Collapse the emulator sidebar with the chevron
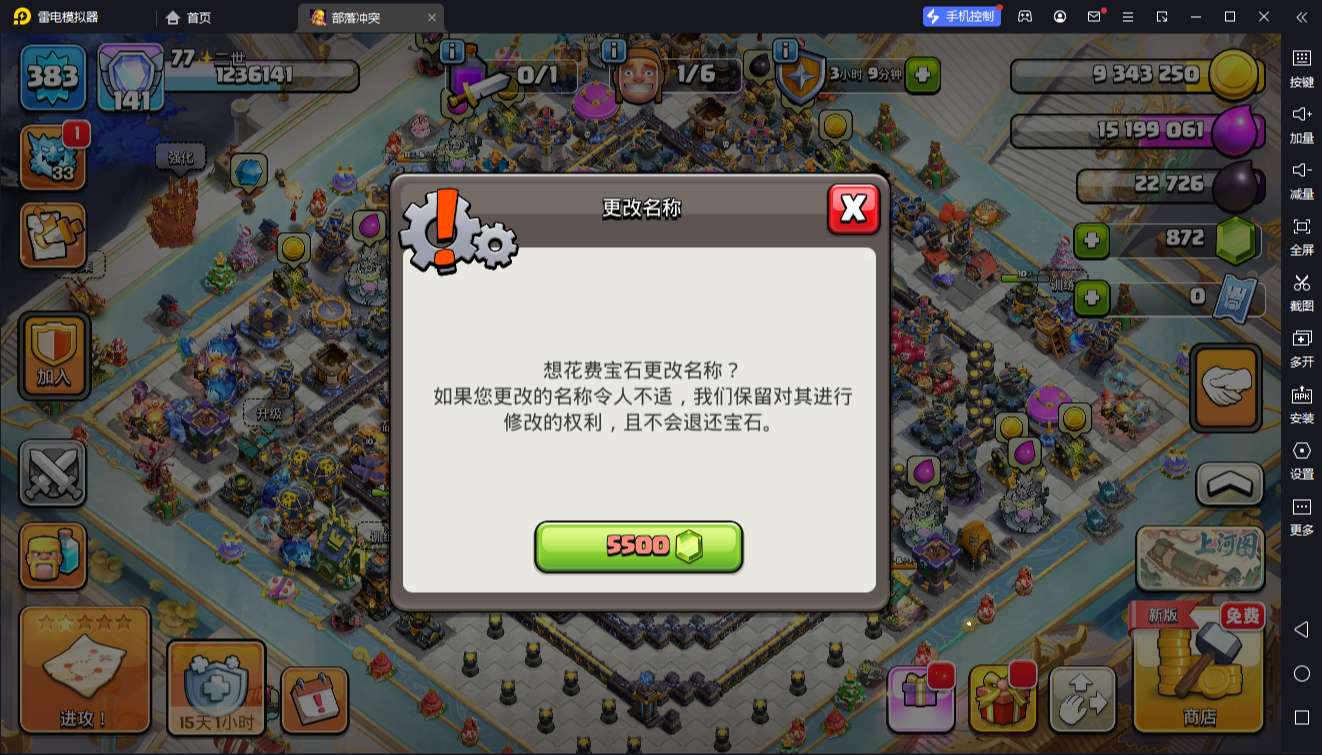Image resolution: width=1322 pixels, height=755 pixels. tap(1301, 17)
